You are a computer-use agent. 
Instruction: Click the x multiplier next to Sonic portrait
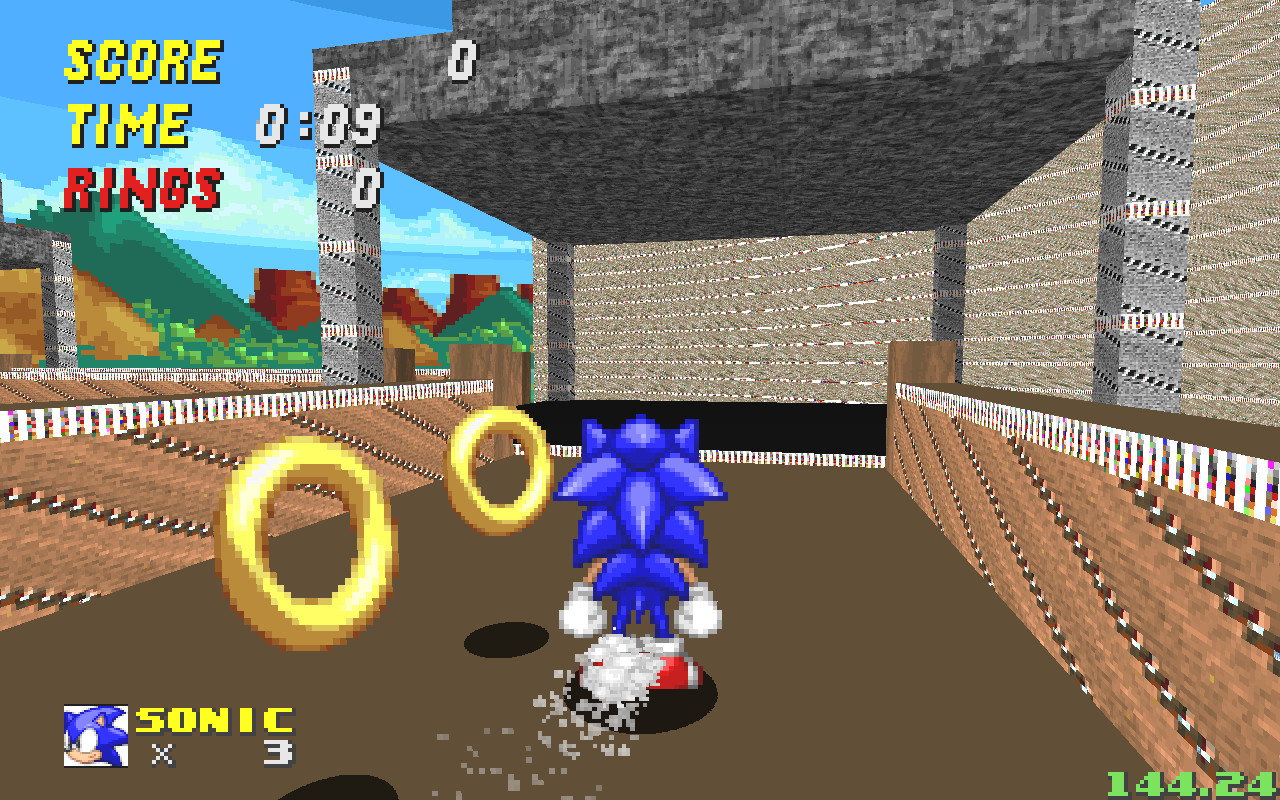[x=166, y=752]
